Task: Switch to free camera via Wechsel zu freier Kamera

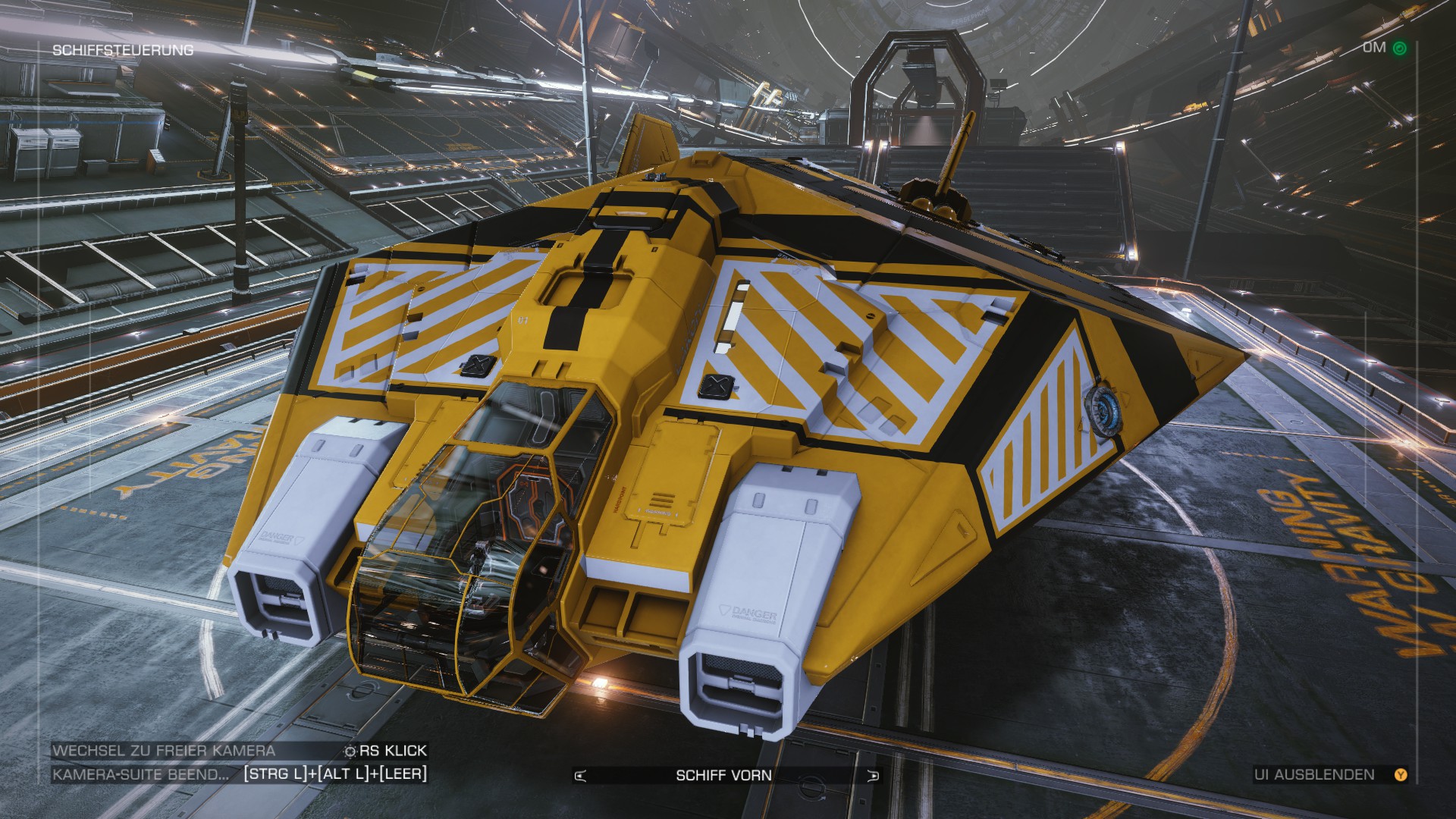Action: (x=164, y=751)
